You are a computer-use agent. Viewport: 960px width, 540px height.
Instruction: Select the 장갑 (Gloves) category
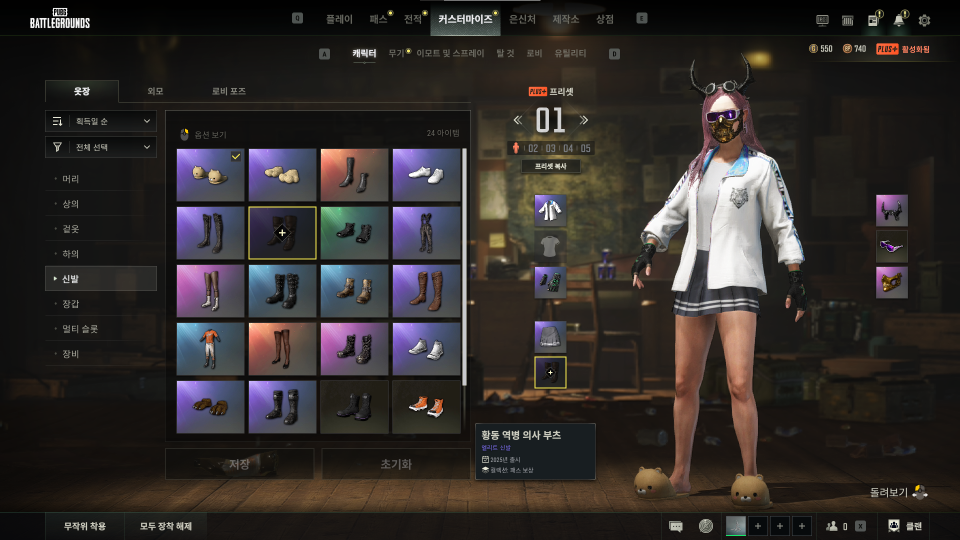pyautogui.click(x=71, y=303)
